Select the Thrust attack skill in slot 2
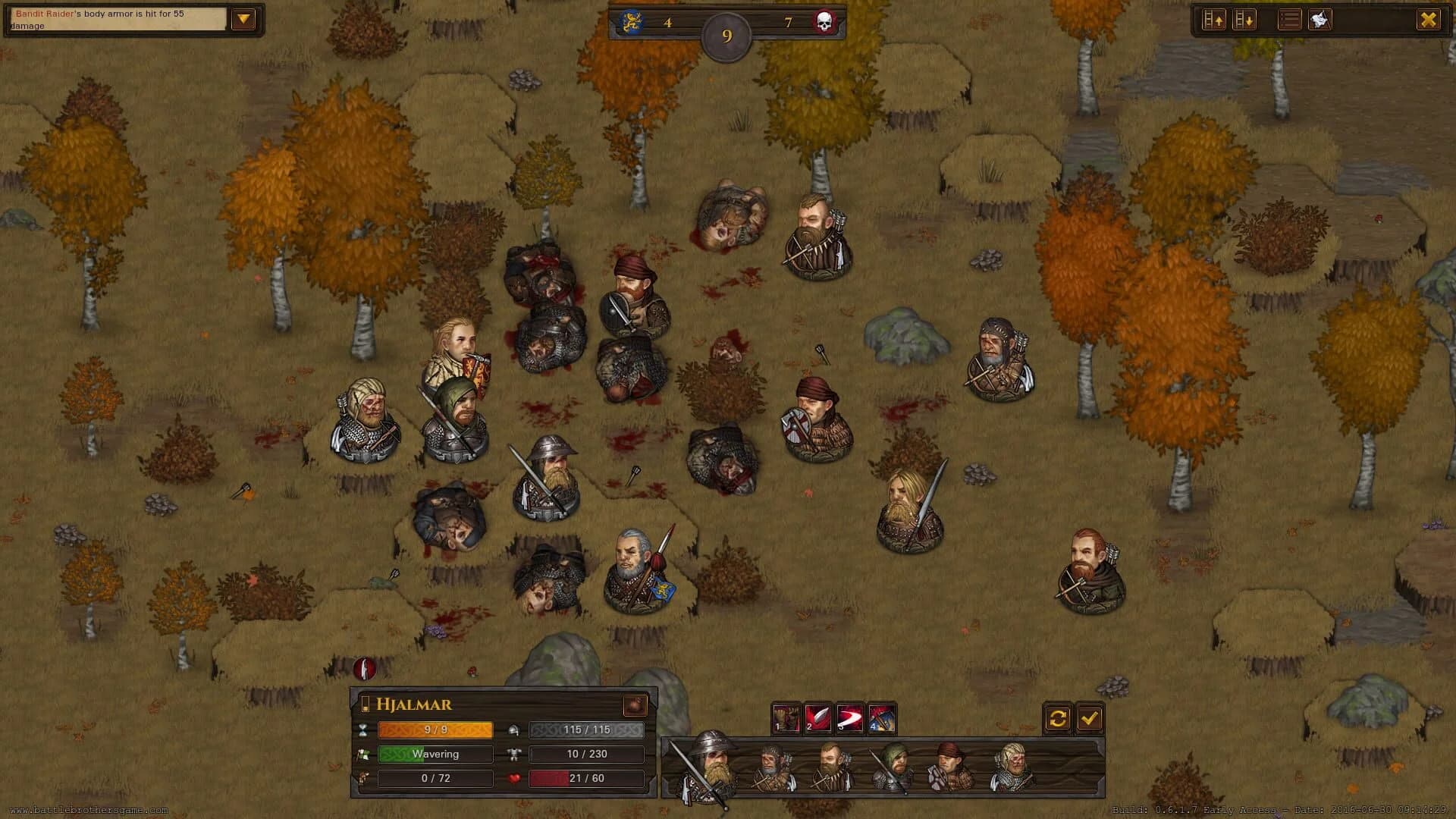The image size is (1456, 819). coord(820,717)
